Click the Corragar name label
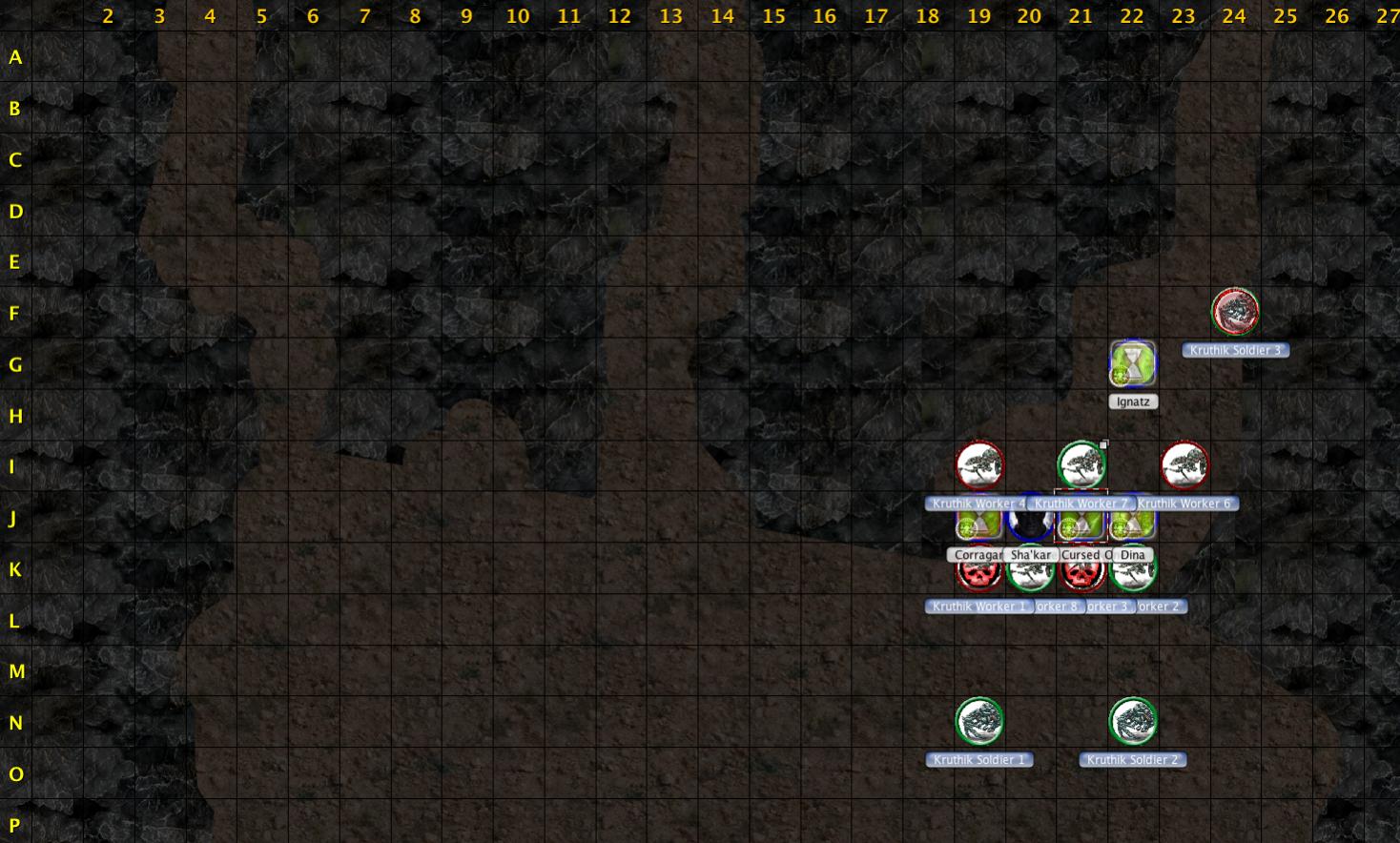The image size is (1400, 843). coord(978,554)
